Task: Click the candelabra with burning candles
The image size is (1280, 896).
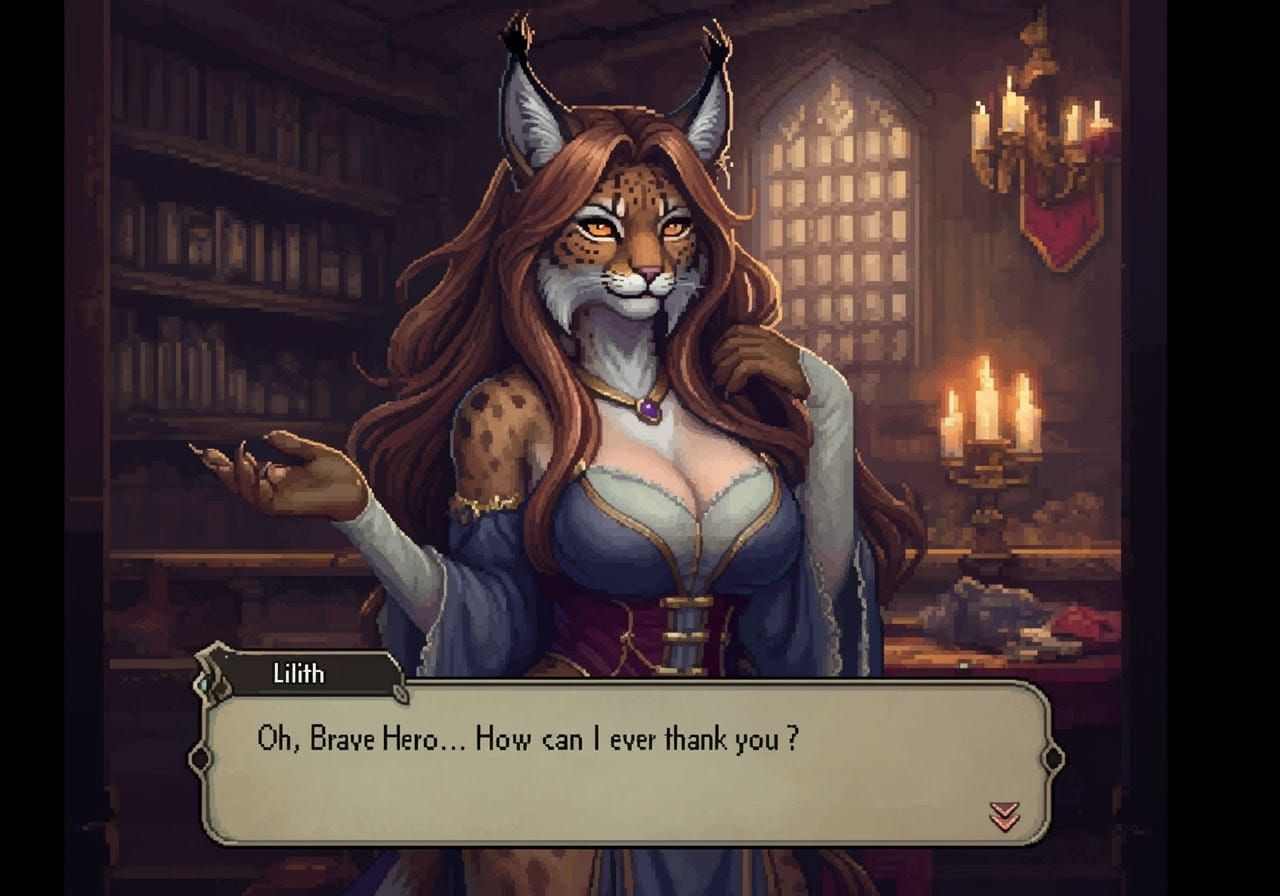Action: pyautogui.click(x=985, y=430)
